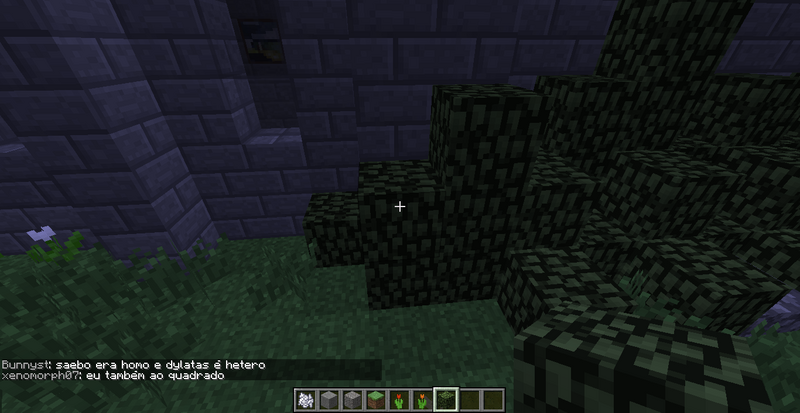Choose the red tulip hotbar slot
The width and height of the screenshot is (800, 413).
point(399,400)
